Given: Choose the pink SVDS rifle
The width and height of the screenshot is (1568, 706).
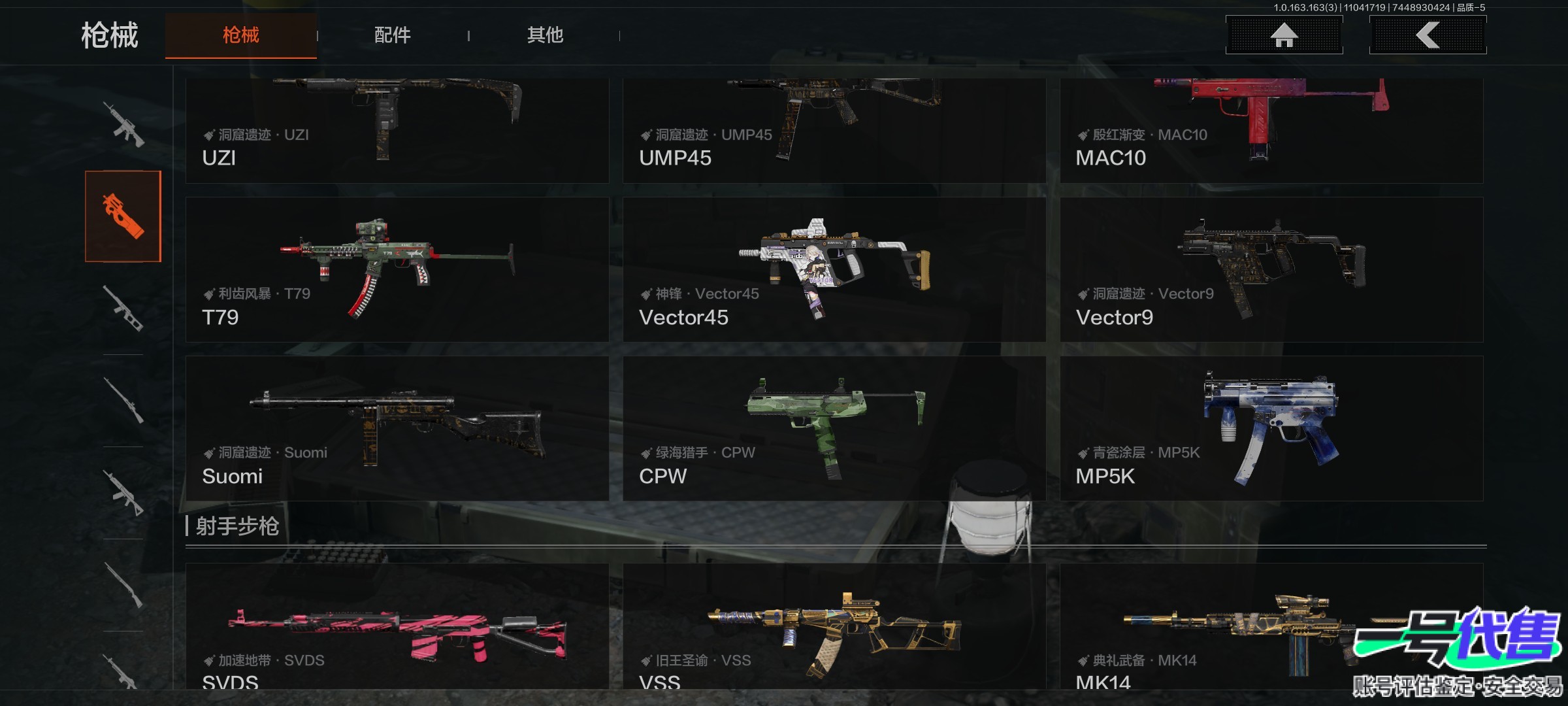Looking at the screenshot, I should pyautogui.click(x=397, y=628).
